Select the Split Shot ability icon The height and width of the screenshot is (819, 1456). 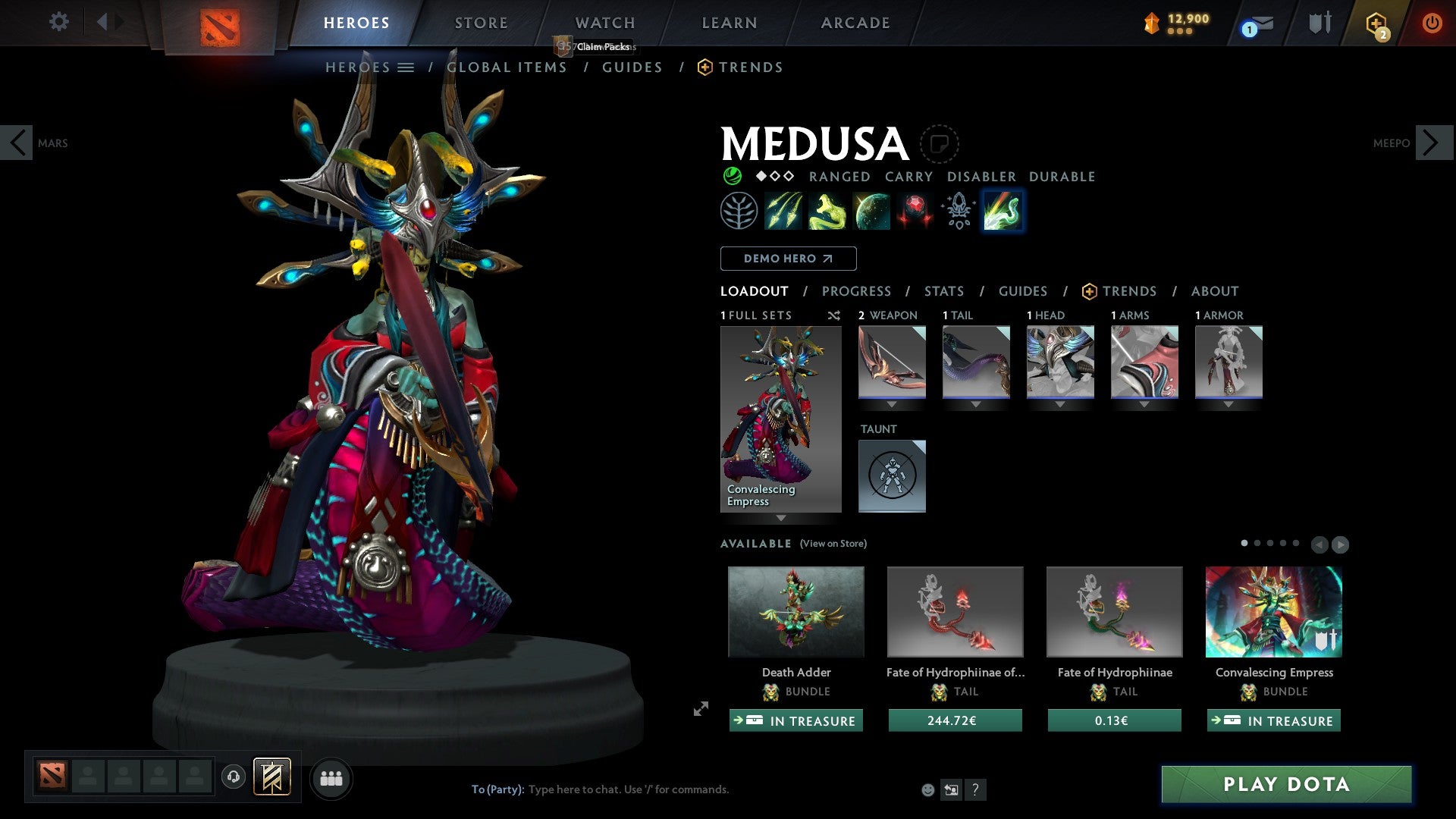click(x=785, y=210)
